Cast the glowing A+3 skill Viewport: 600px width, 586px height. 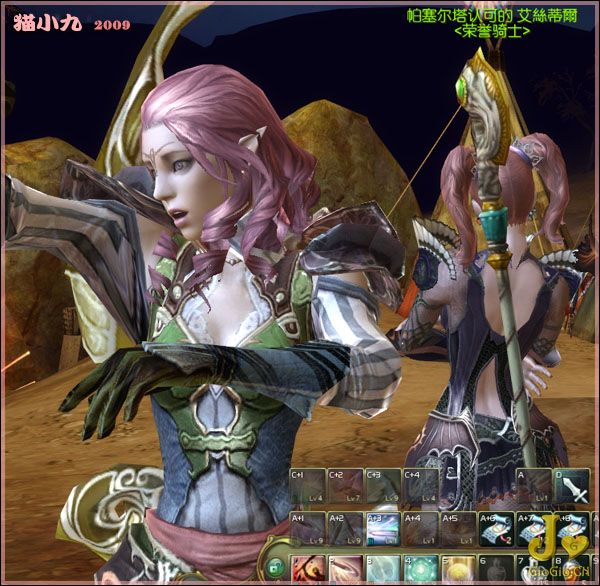[382, 528]
